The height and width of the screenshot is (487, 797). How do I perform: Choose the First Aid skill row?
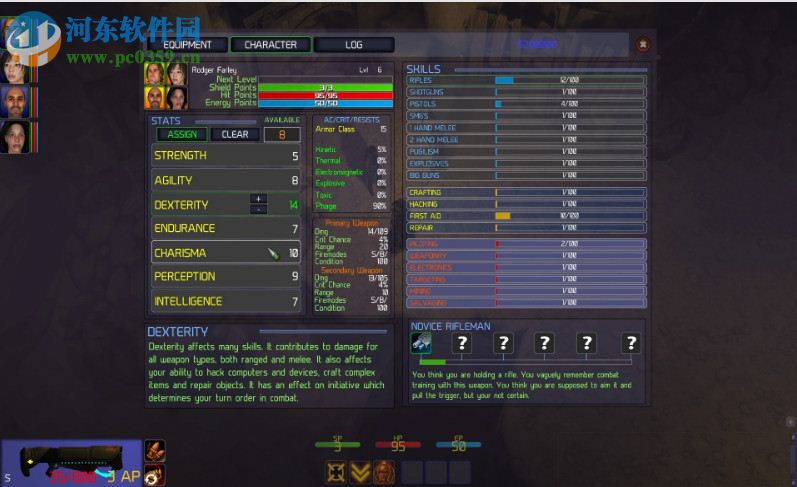pyautogui.click(x=526, y=215)
